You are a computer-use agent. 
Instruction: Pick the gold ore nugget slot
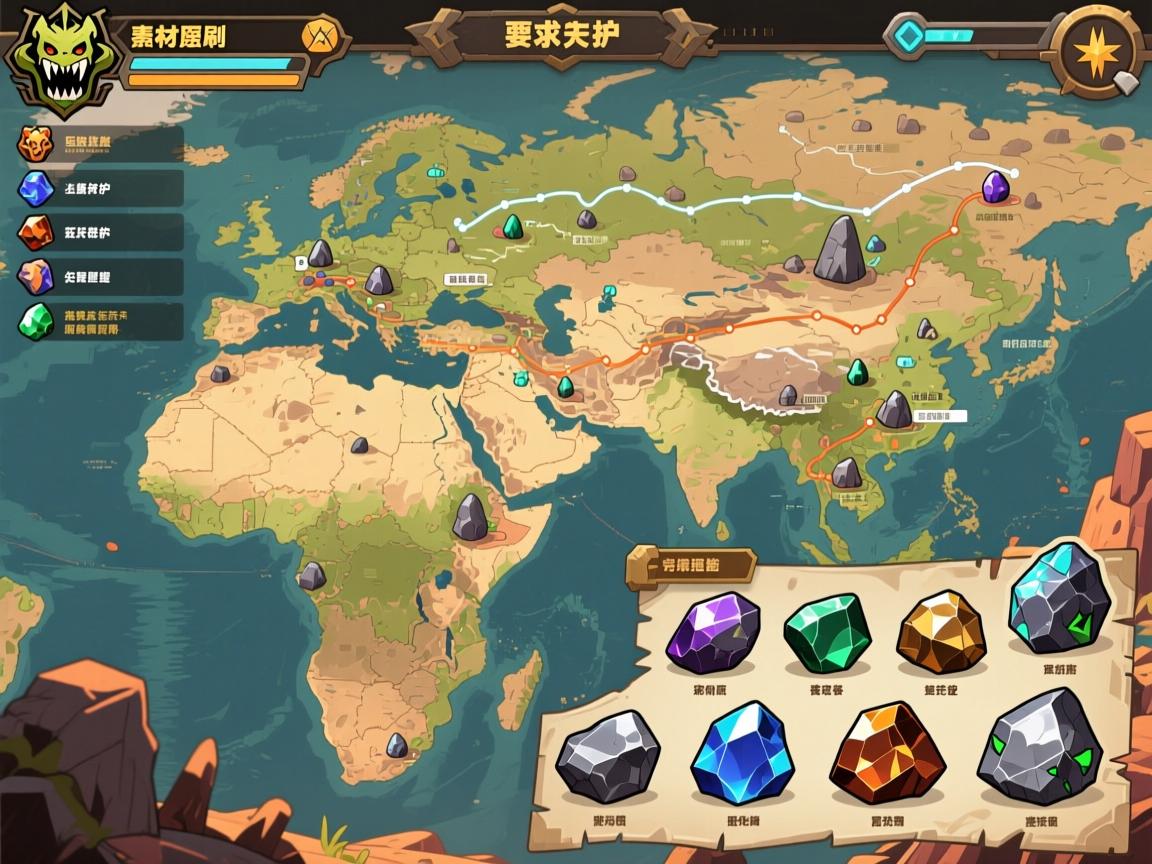(x=940, y=631)
